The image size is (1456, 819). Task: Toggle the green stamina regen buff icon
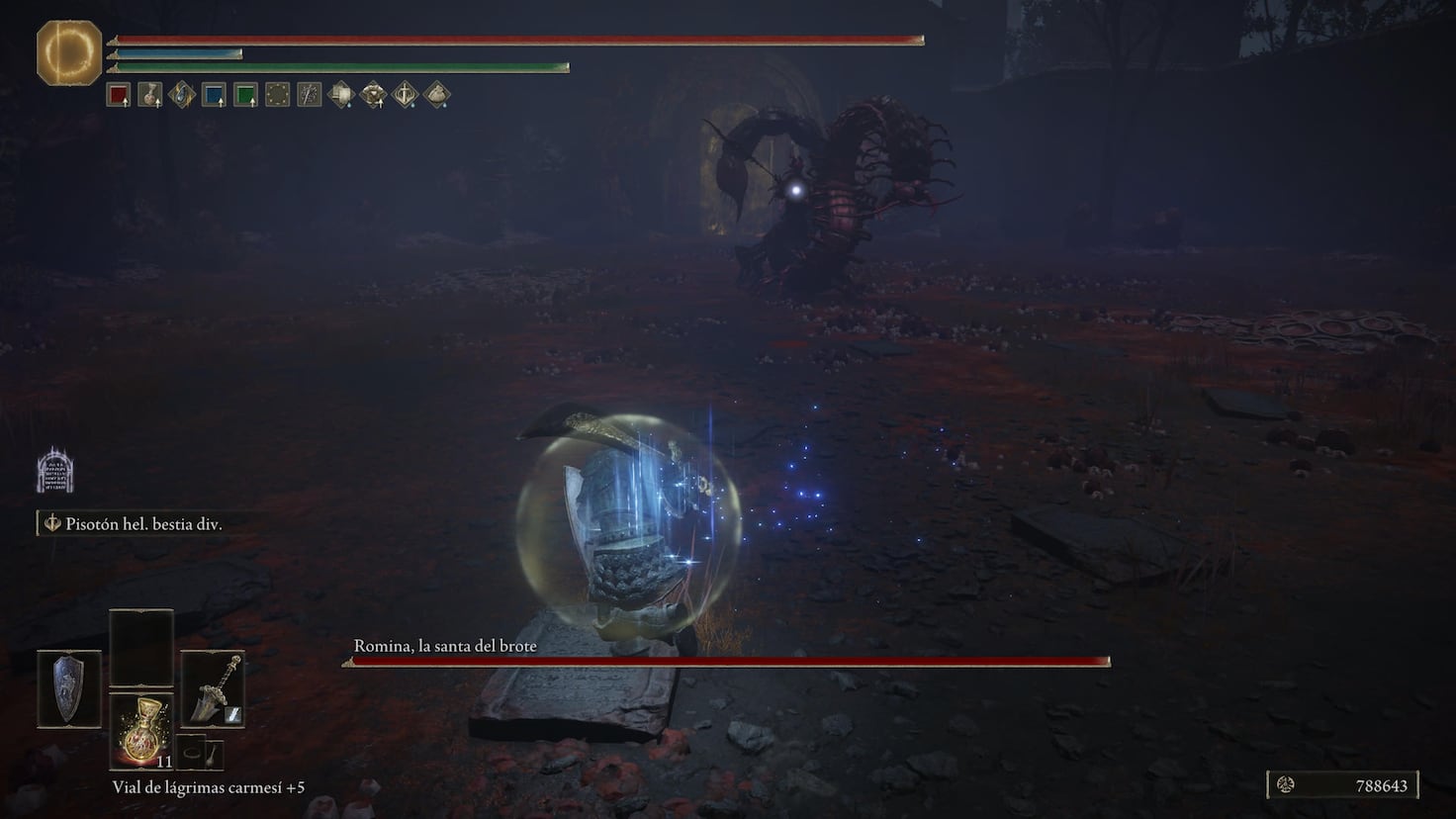point(245,94)
